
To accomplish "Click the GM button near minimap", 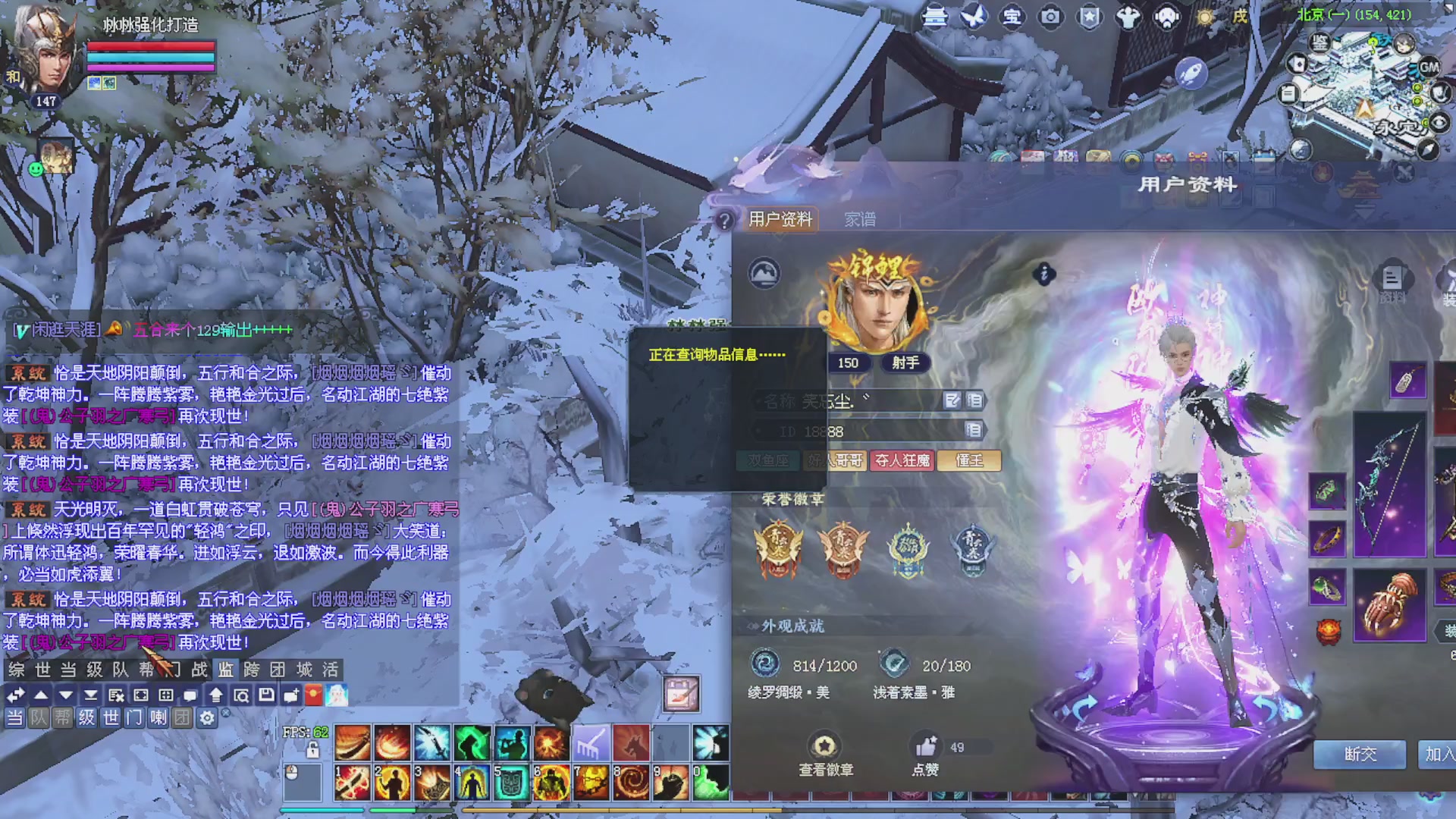I will click(1429, 67).
